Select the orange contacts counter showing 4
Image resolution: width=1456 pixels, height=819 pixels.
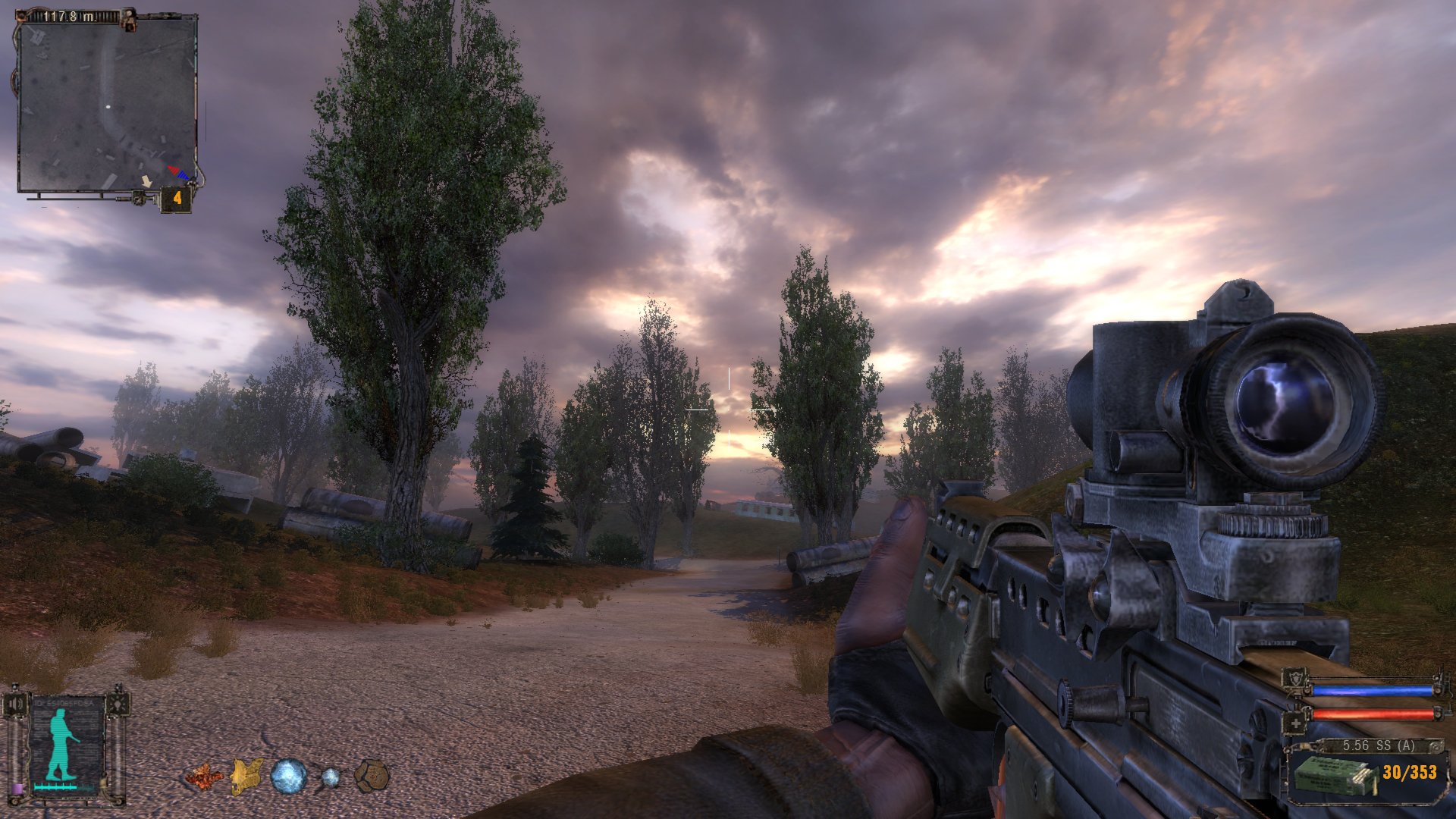pos(177,199)
